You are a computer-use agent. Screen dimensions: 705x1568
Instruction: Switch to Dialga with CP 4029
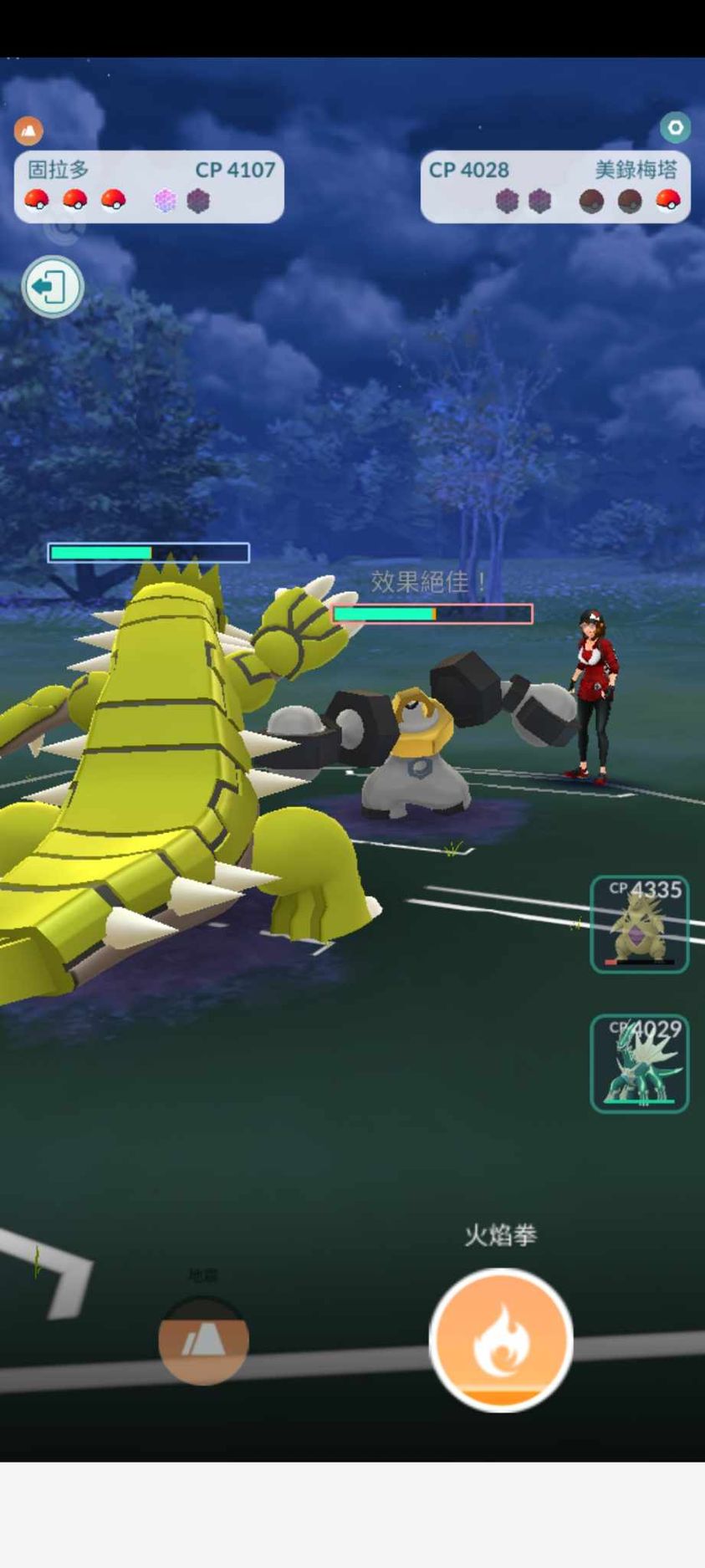point(639,1063)
